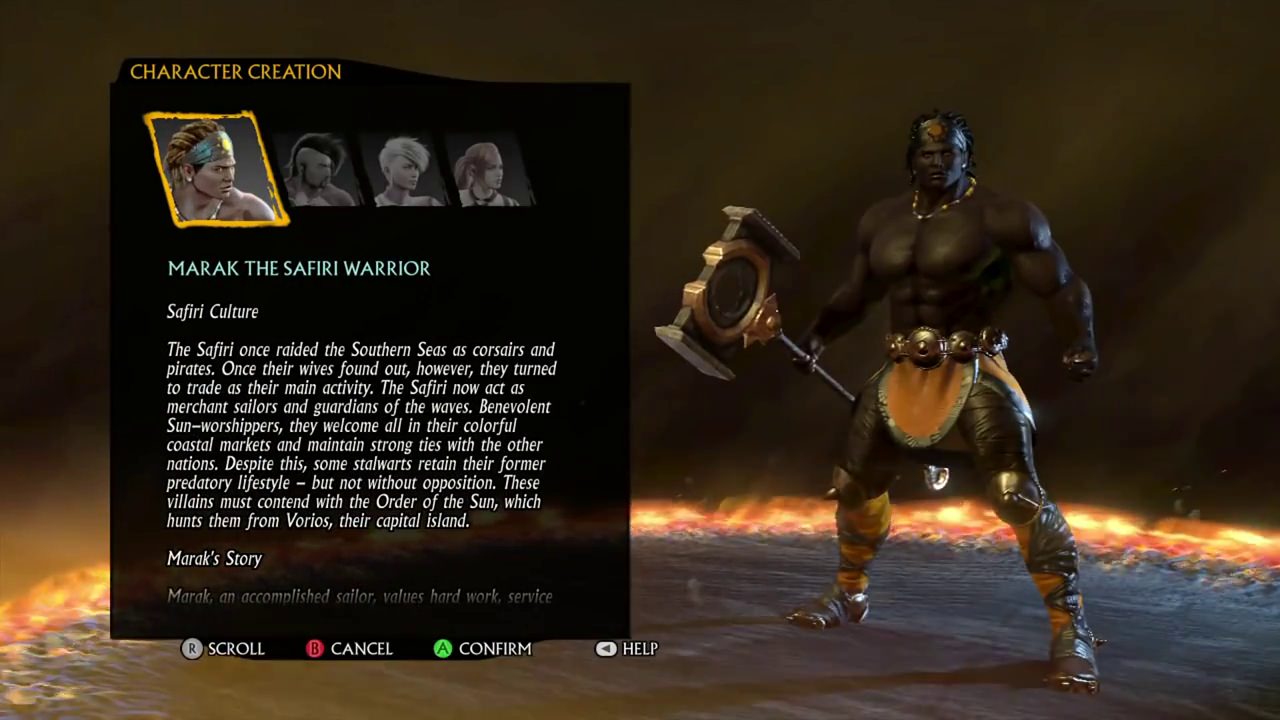
Task: Select Marak's portrait with the teal headband
Action: (216, 168)
